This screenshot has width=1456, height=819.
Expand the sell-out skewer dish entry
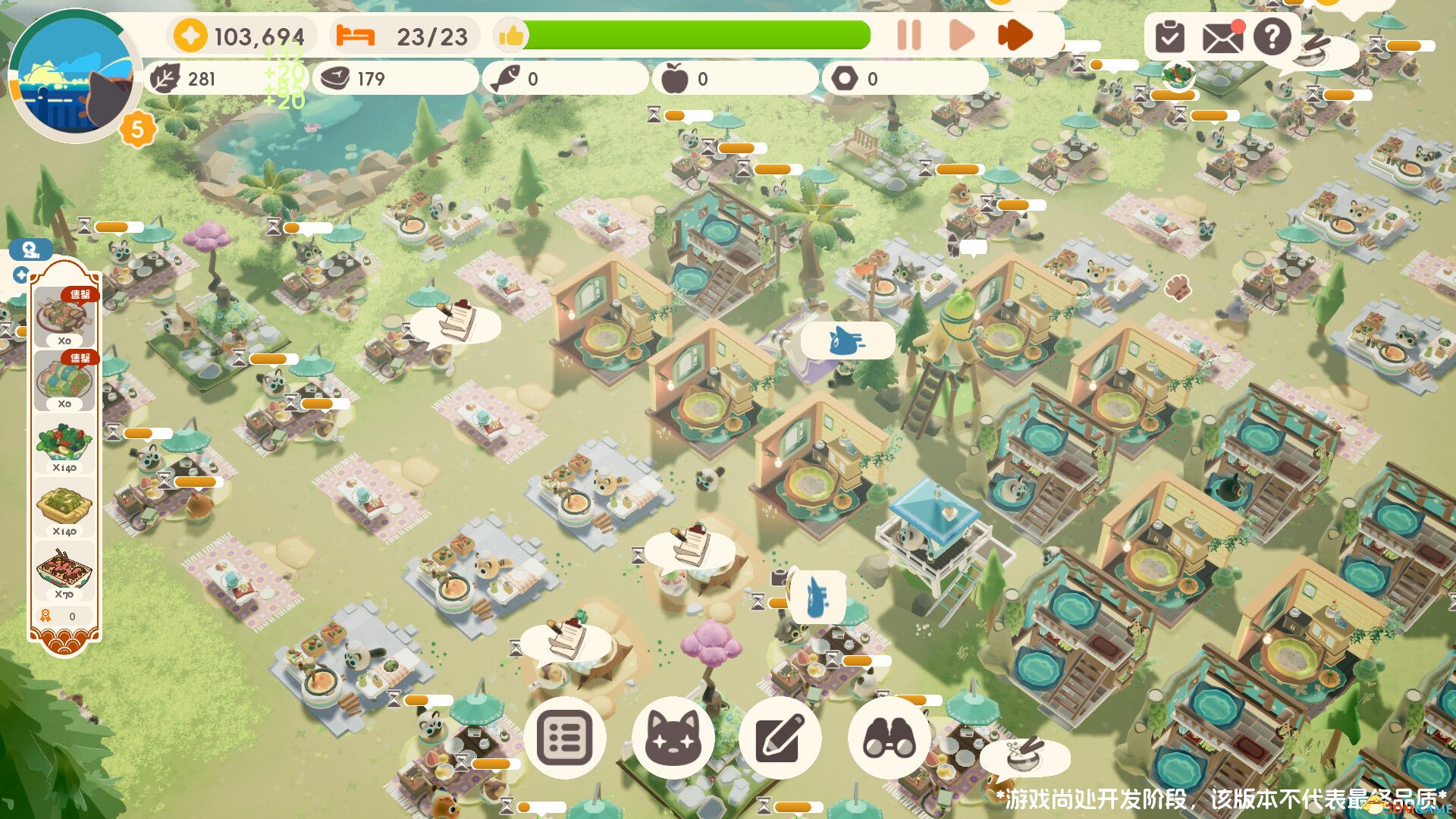[x=64, y=315]
